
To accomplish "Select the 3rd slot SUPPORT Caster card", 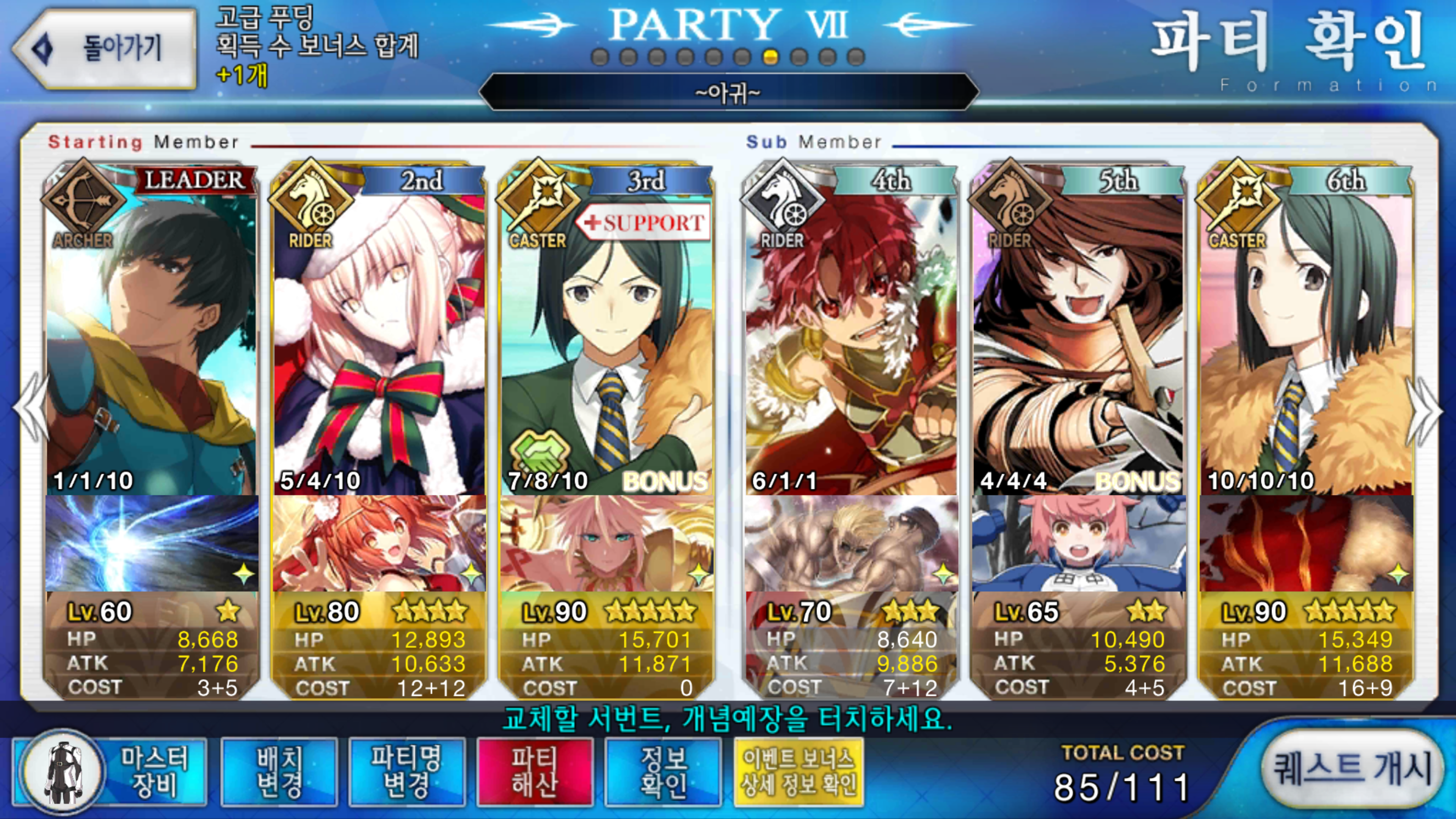I will coord(606,339).
